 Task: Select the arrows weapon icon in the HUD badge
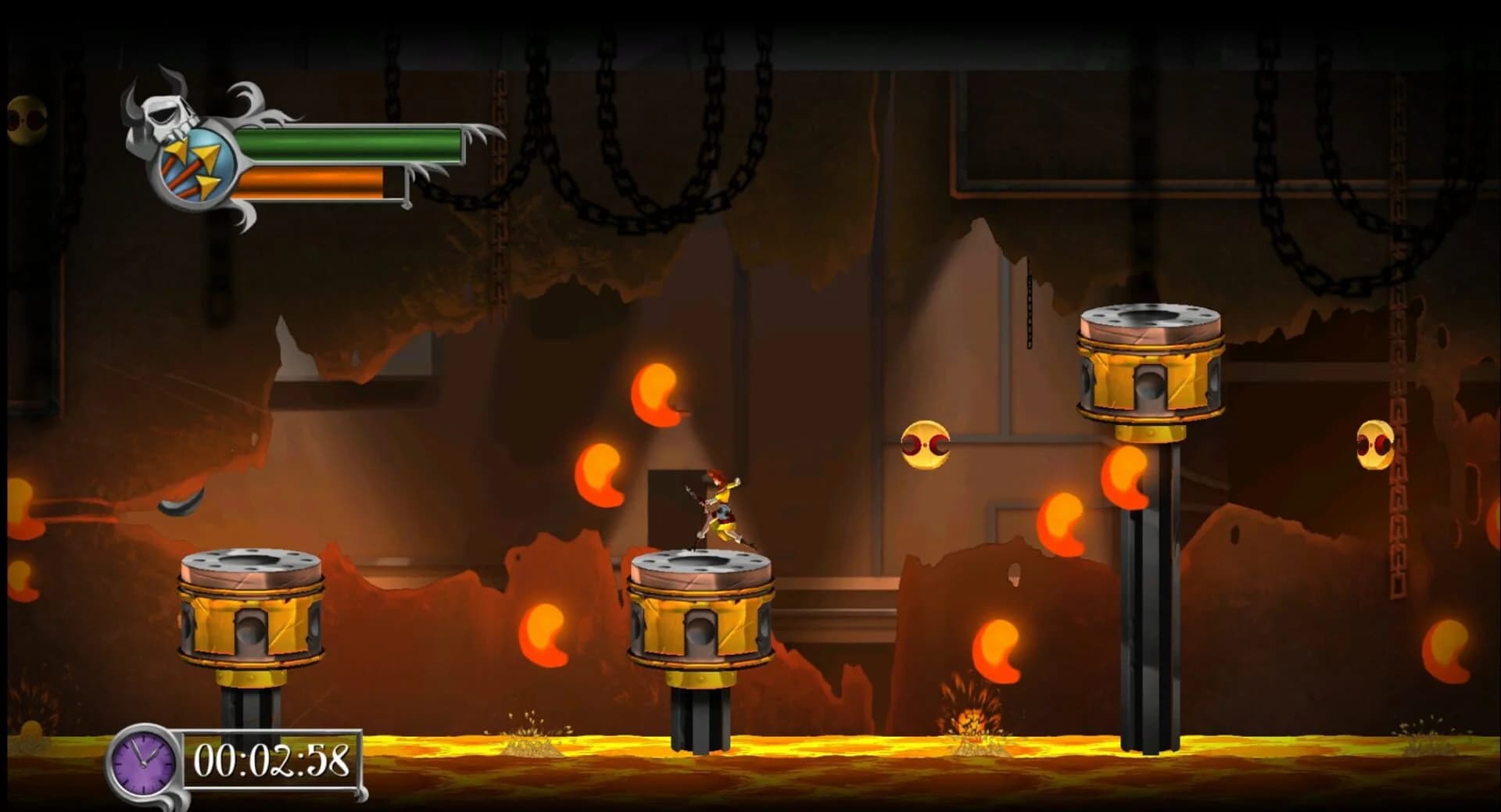pos(194,164)
